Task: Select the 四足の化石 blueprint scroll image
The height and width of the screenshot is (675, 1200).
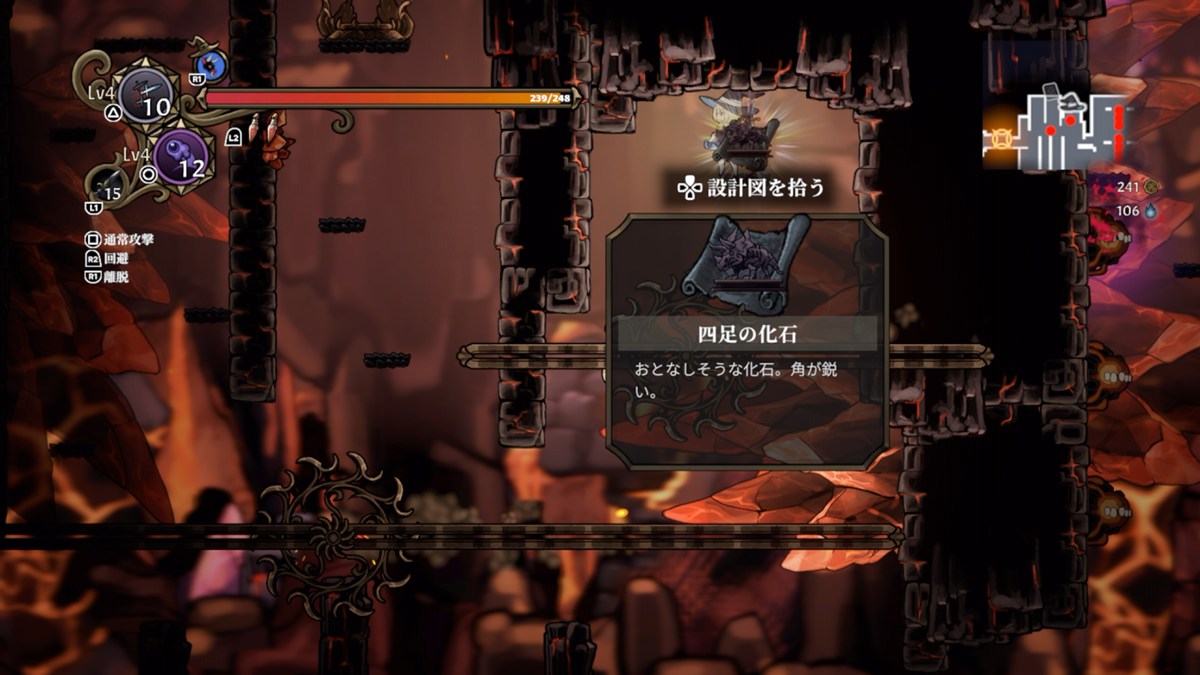Action: click(x=746, y=262)
